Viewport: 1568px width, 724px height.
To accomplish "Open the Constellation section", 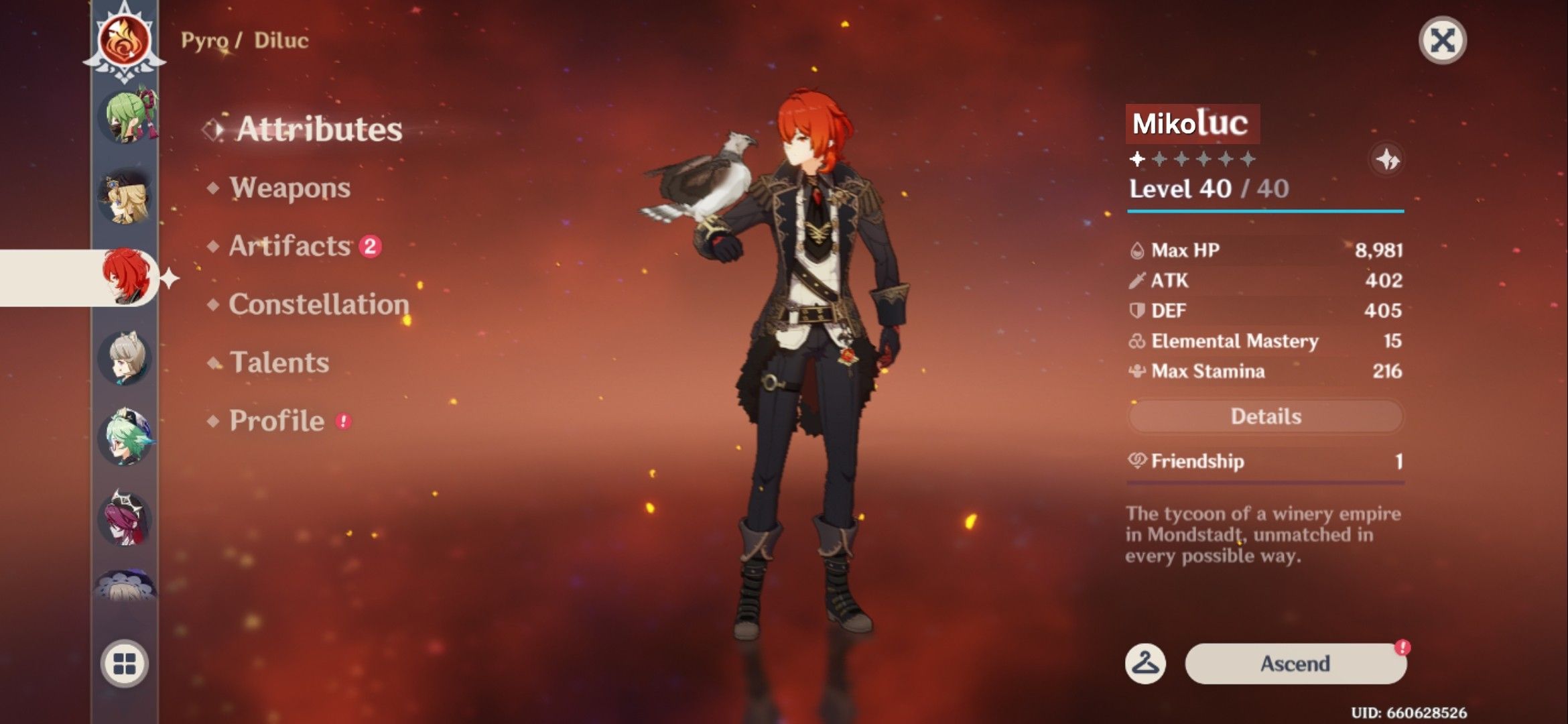I will [x=318, y=305].
